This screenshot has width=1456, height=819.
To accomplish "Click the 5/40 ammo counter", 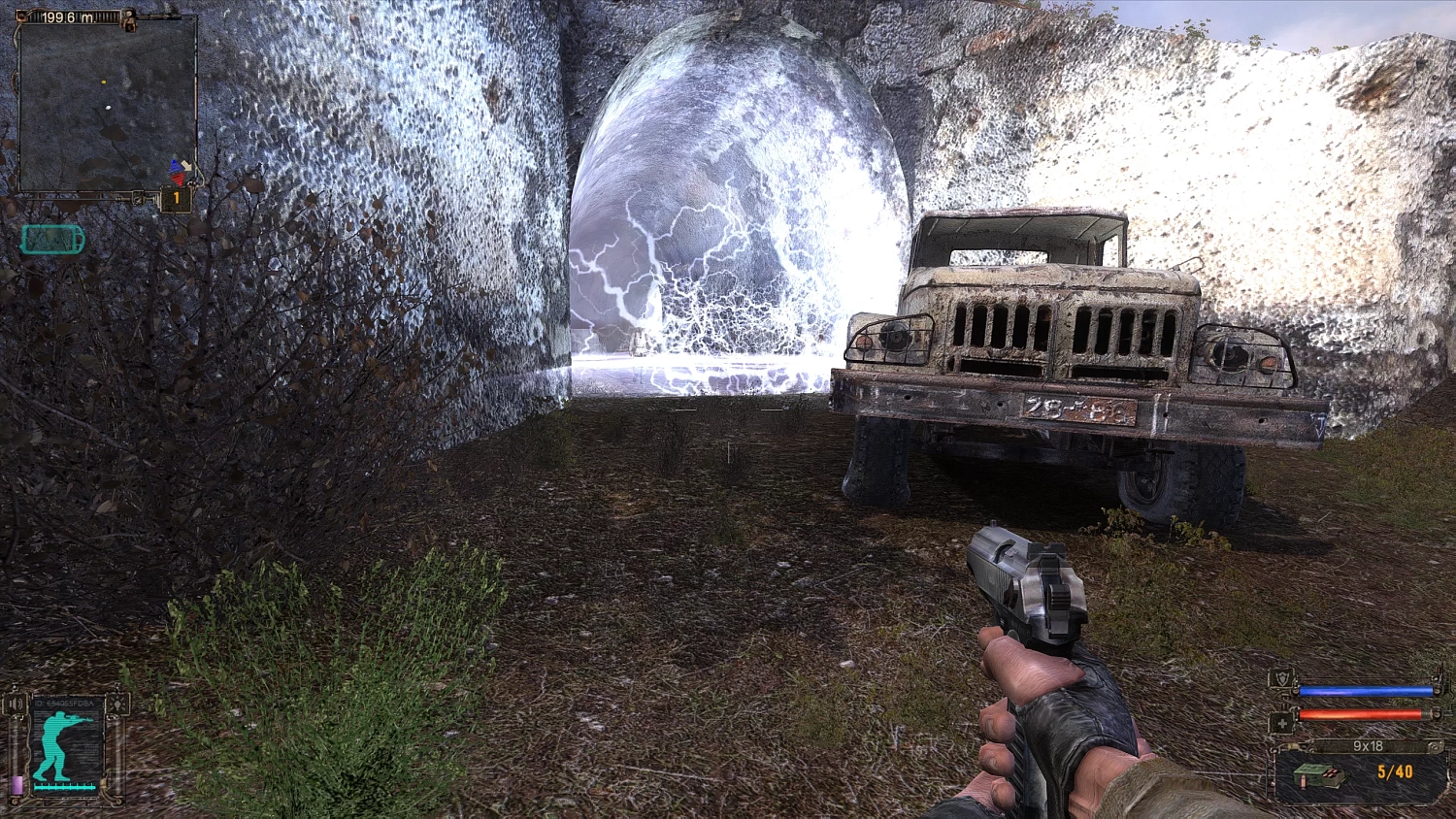I will click(x=1396, y=772).
